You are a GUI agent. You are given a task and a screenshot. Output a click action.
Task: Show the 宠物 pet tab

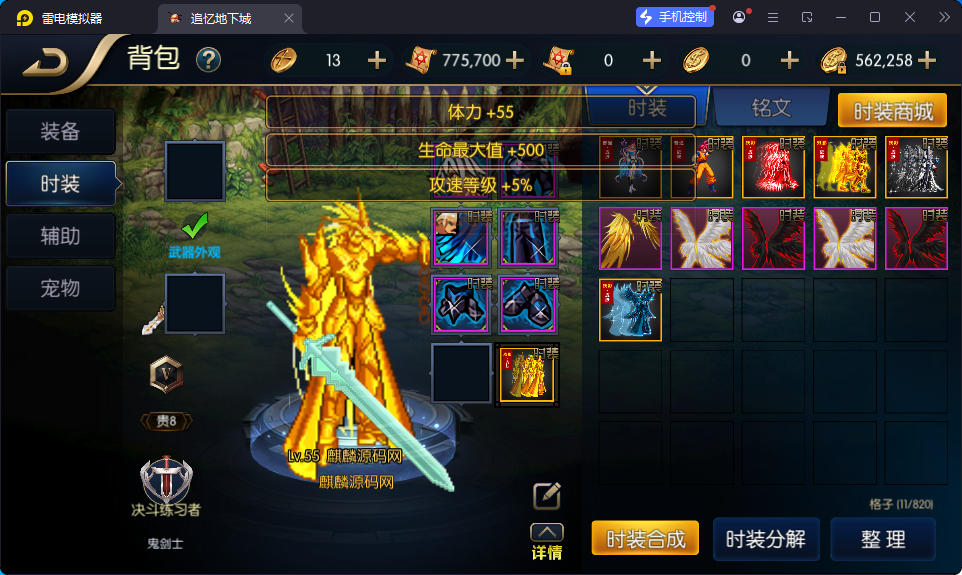(60, 289)
